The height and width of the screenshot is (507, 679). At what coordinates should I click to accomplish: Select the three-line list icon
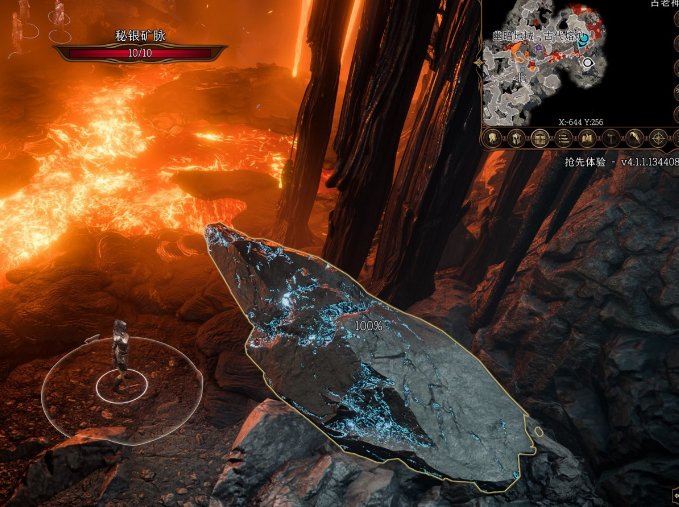(x=563, y=138)
